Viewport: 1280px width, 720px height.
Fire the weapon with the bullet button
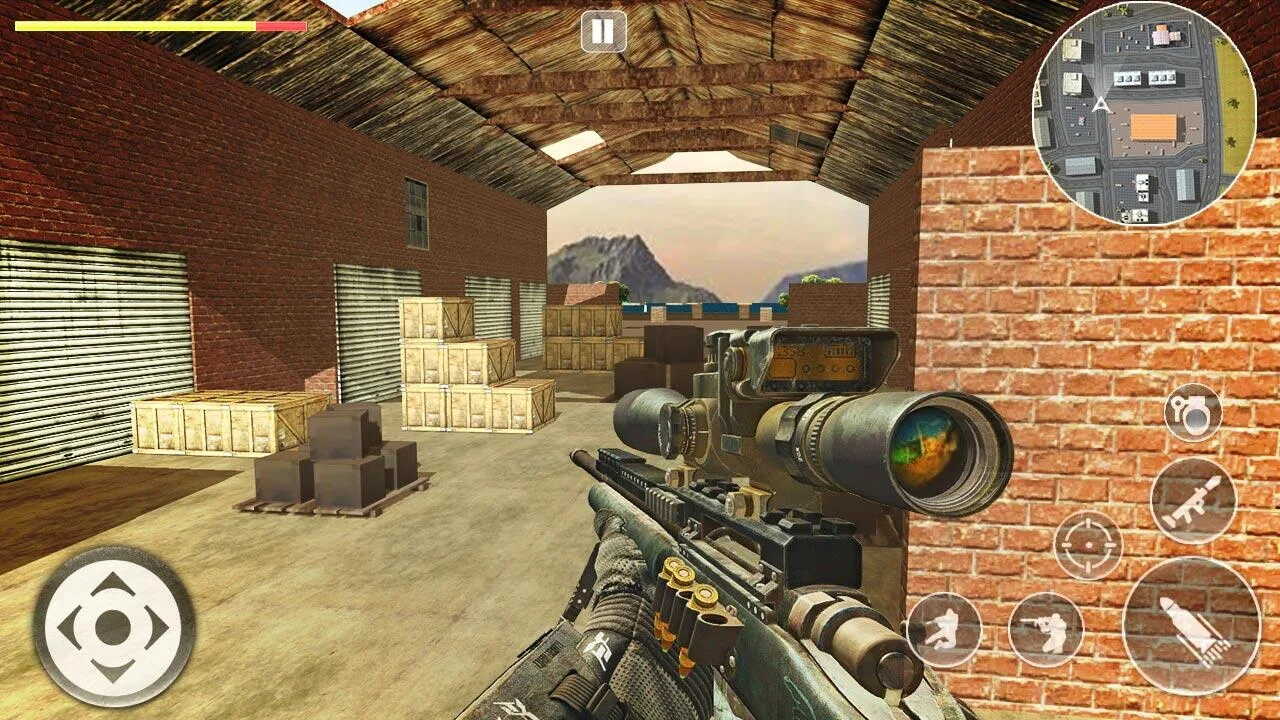click(1191, 626)
